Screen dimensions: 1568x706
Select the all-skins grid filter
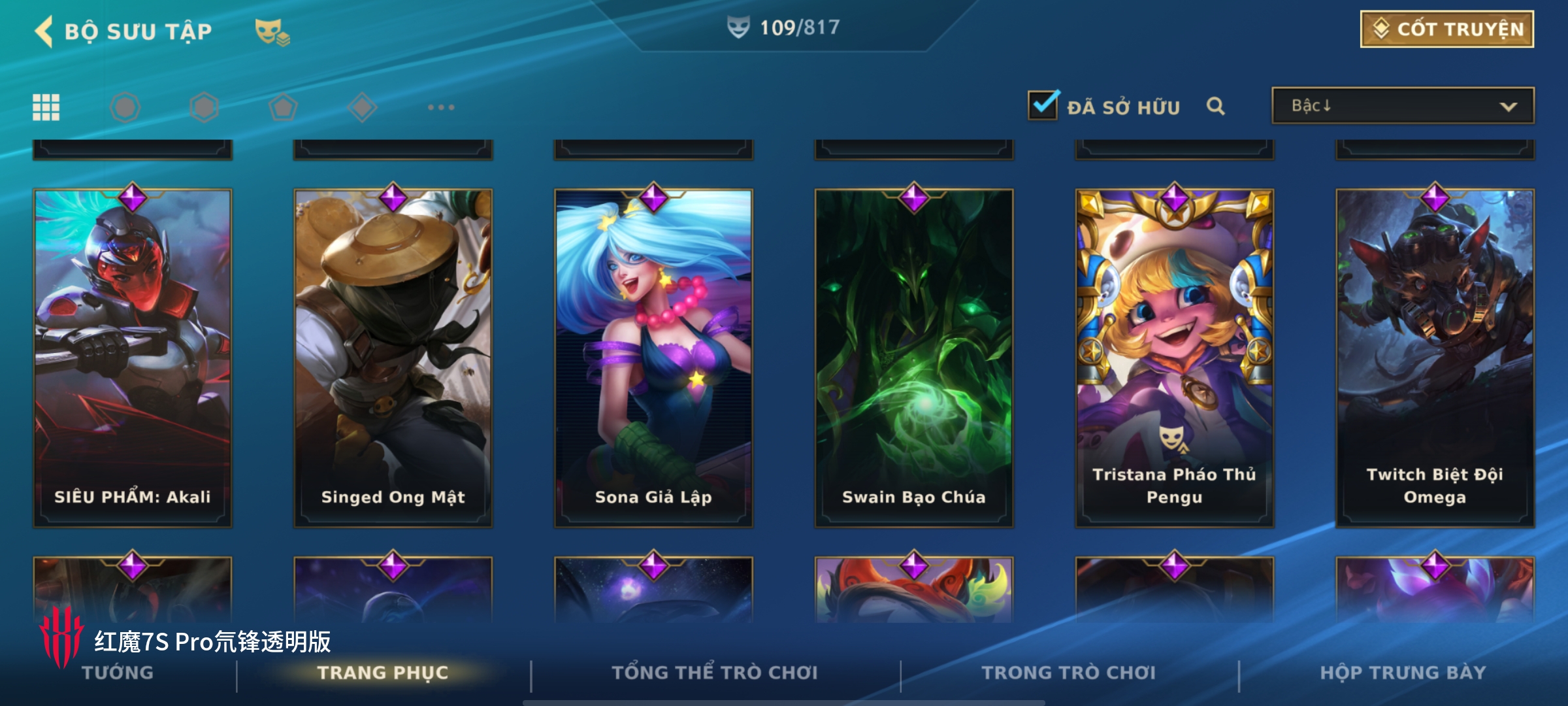coord(46,107)
